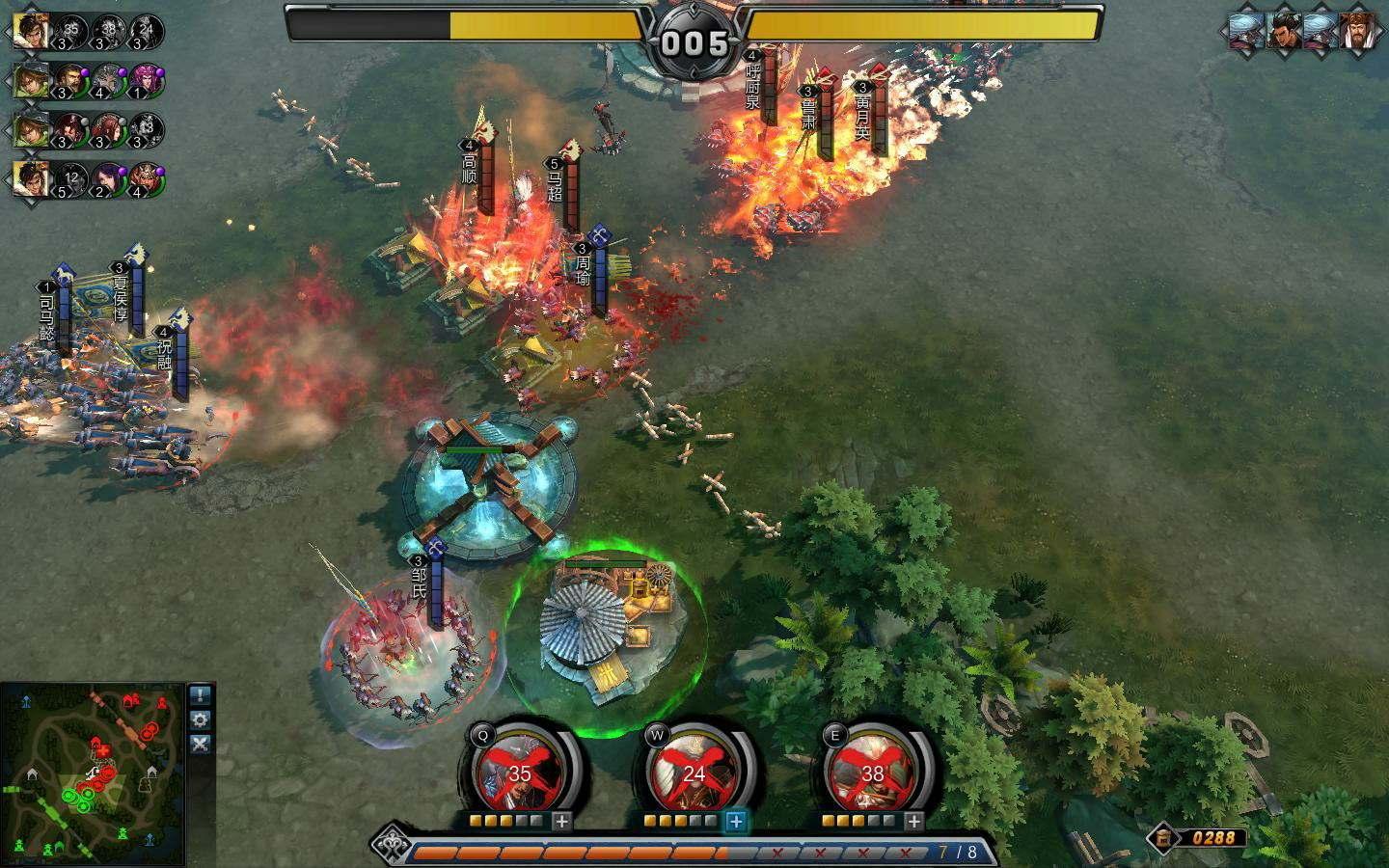Click the exclamation mark alert button
The width and height of the screenshot is (1389, 868).
tap(200, 695)
